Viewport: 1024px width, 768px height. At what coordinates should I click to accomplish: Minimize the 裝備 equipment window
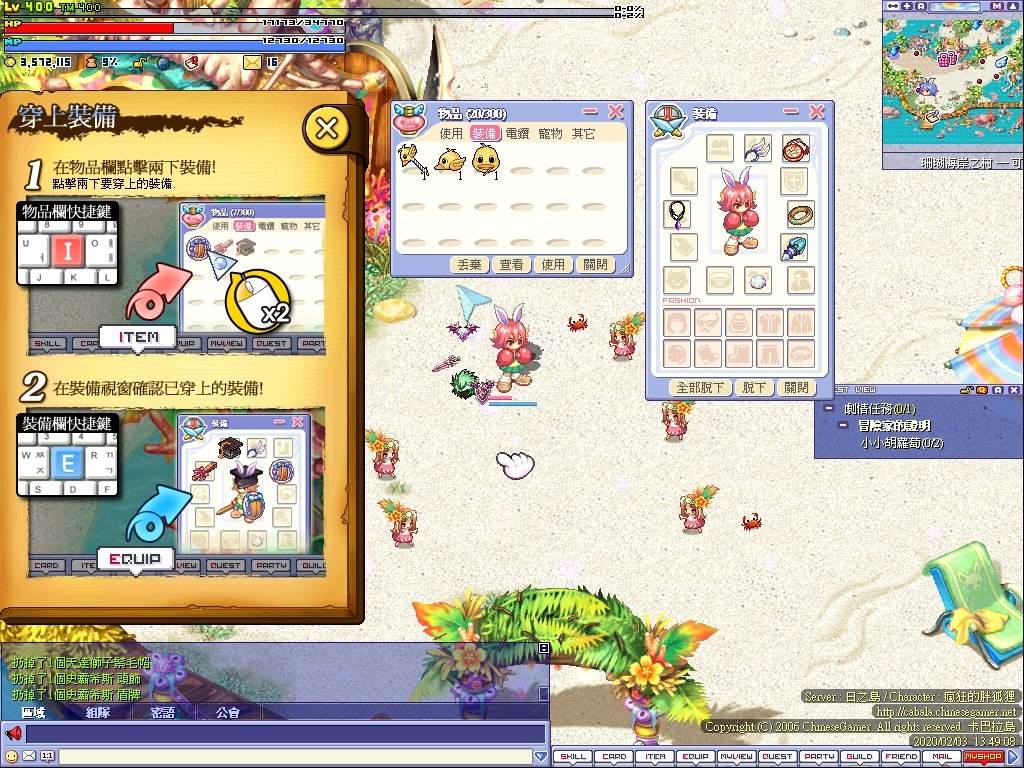[791, 112]
